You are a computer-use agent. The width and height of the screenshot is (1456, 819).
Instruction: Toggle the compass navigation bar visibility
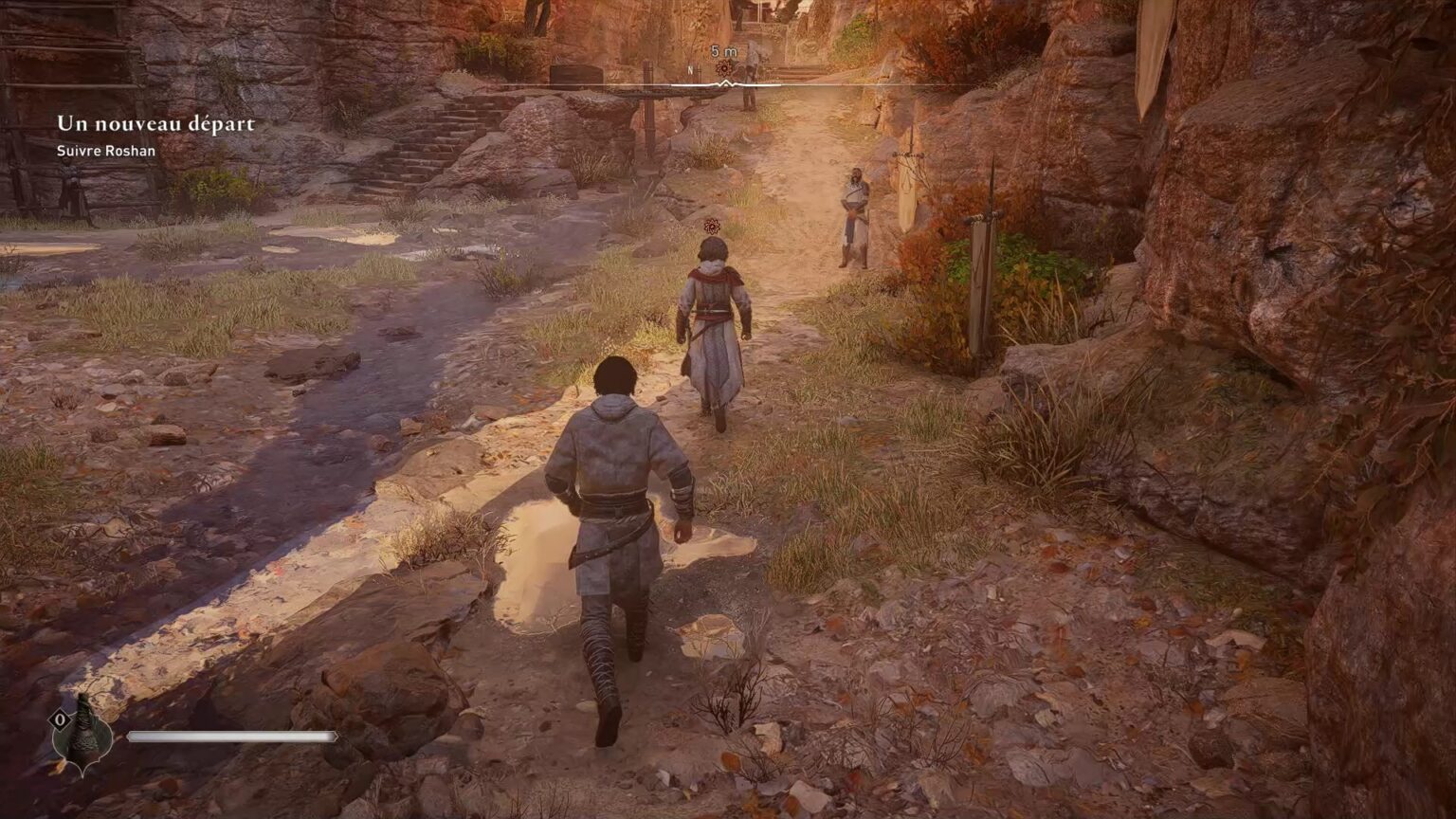coord(728,83)
